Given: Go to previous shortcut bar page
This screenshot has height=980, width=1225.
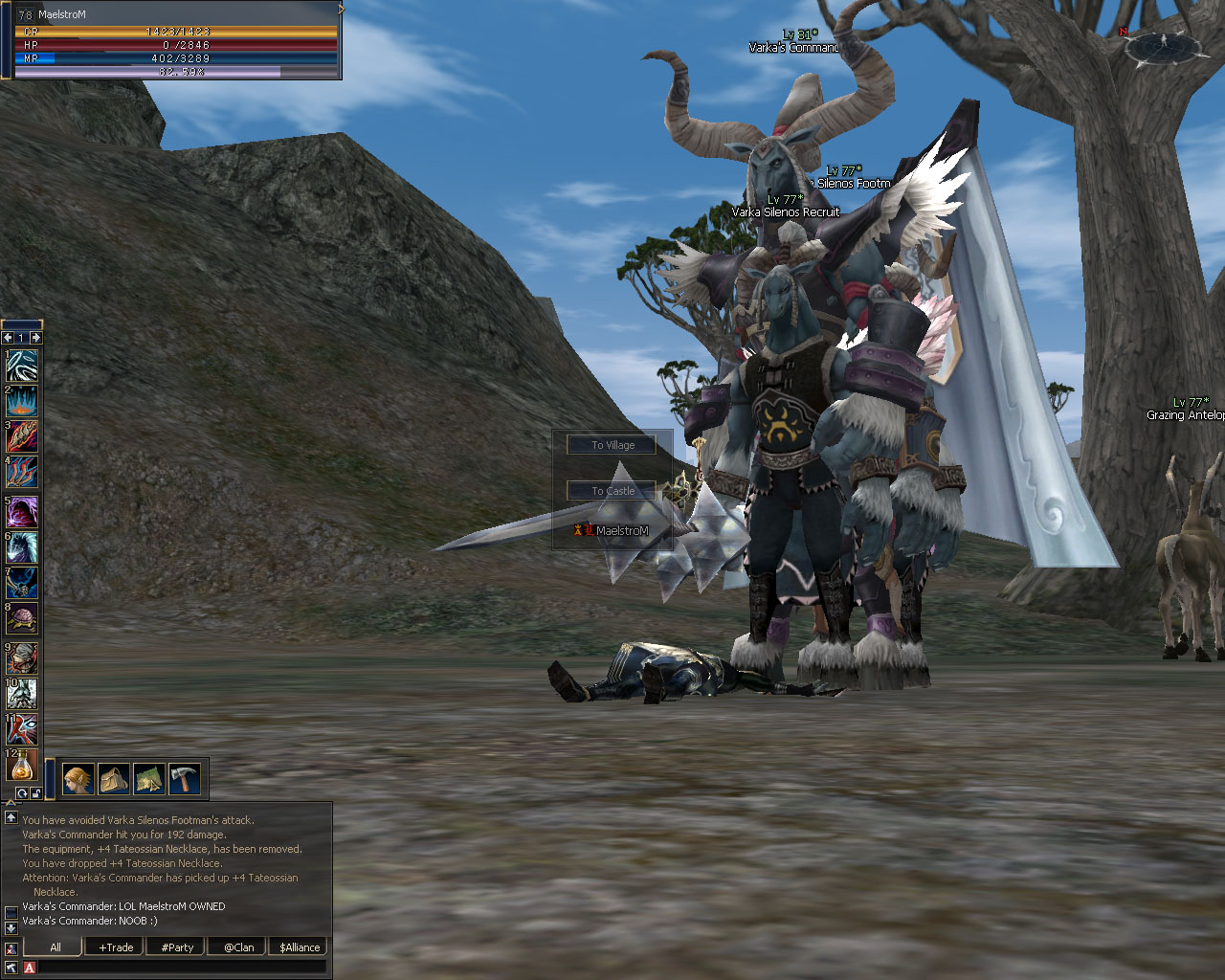Looking at the screenshot, I should point(8,338).
